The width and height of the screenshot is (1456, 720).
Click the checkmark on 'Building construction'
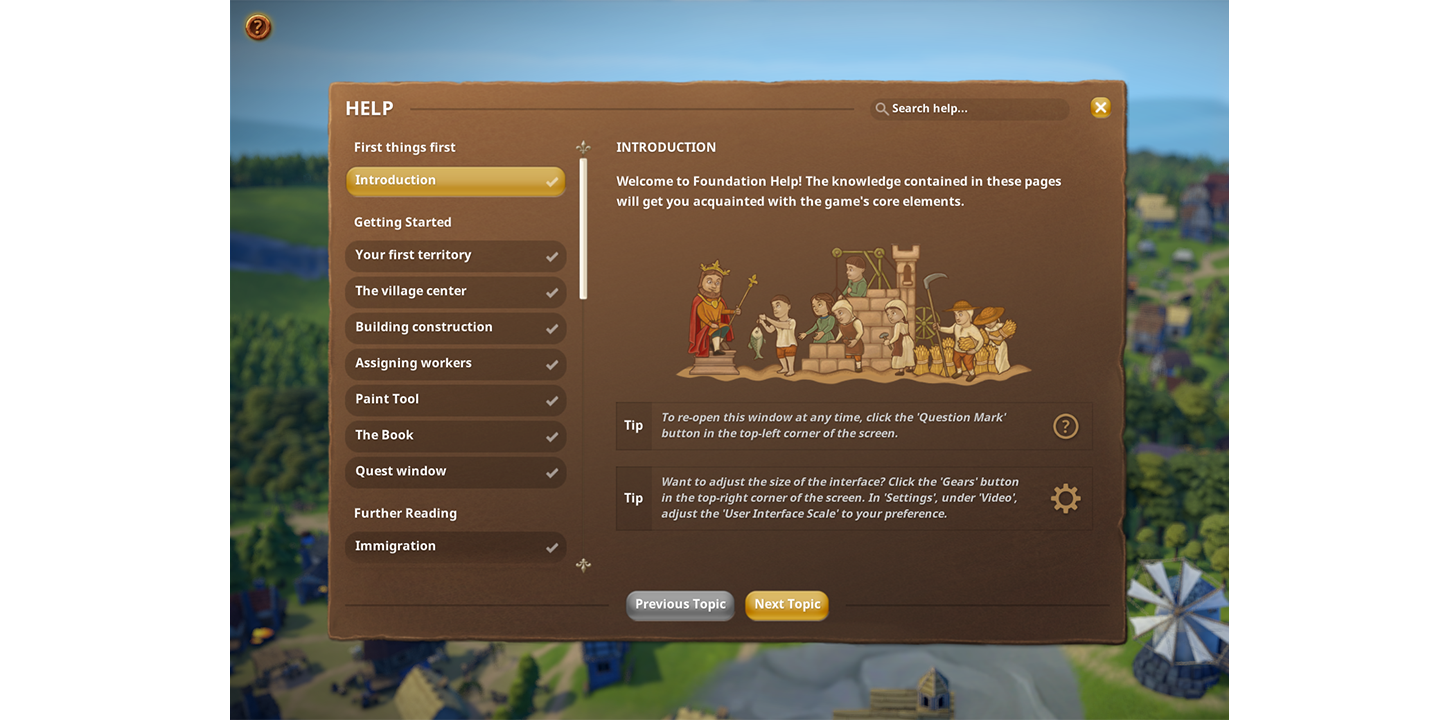coord(552,328)
